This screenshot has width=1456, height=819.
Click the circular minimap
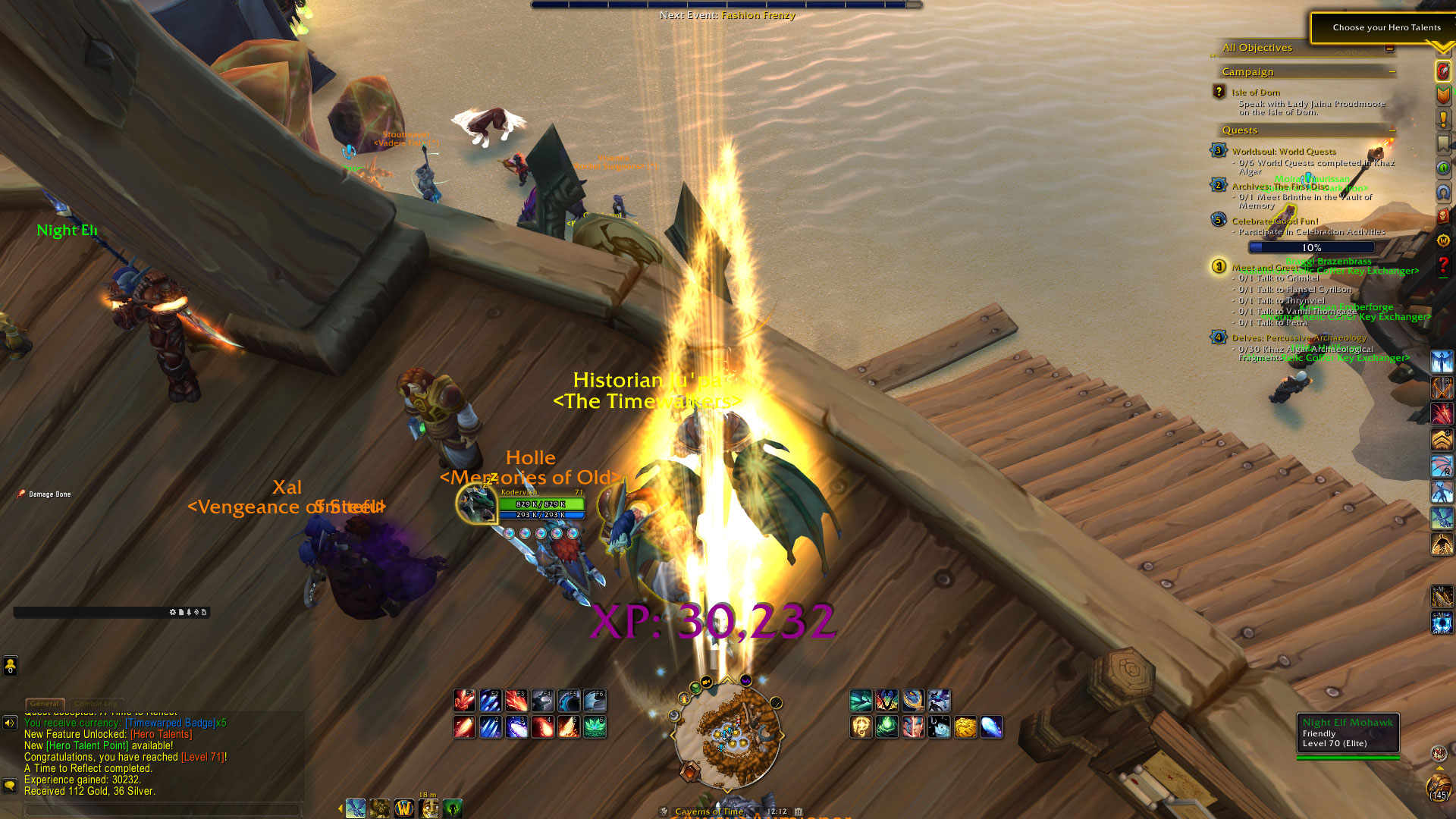click(x=727, y=734)
